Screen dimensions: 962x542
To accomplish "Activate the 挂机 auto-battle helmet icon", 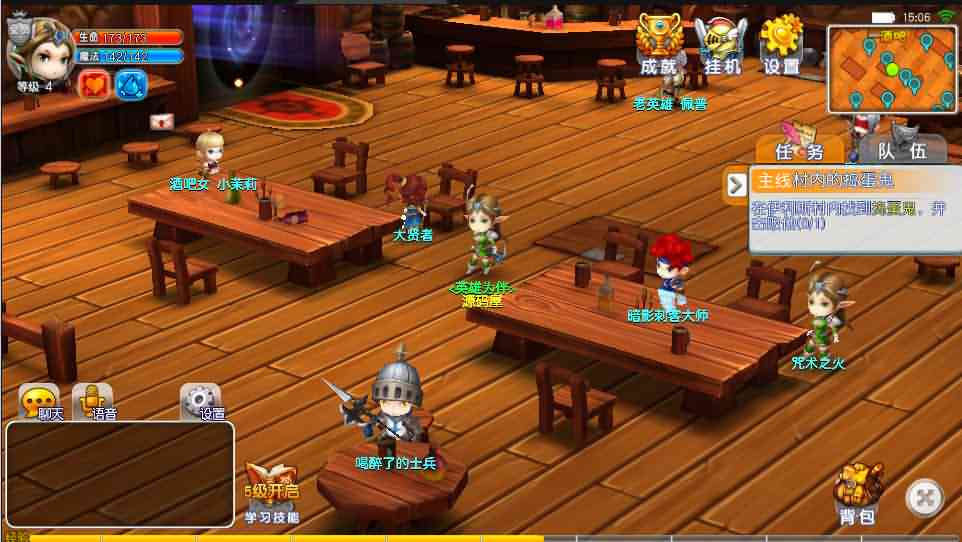I will click(x=721, y=46).
